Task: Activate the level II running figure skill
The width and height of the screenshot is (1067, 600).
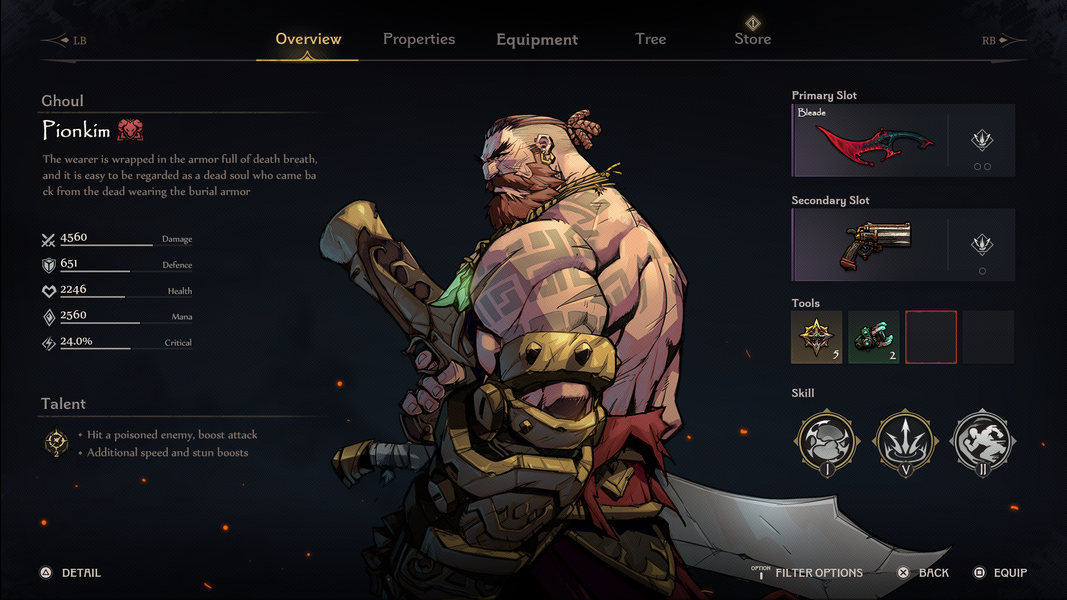Action: pos(982,441)
